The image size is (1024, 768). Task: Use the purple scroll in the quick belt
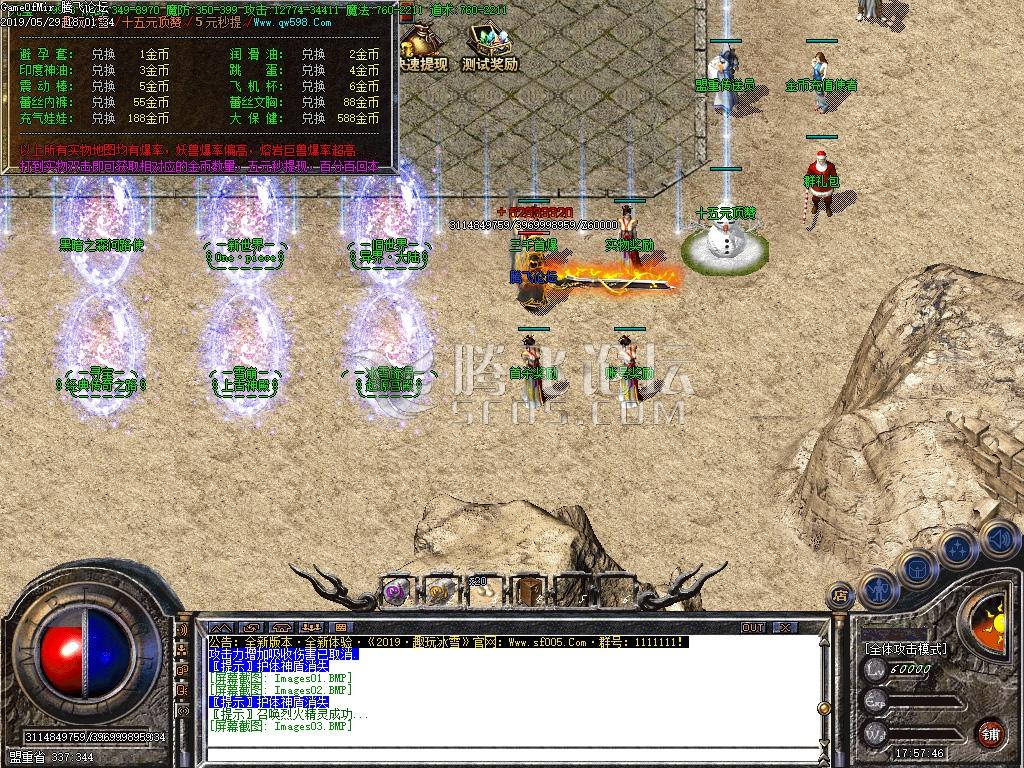[x=397, y=591]
